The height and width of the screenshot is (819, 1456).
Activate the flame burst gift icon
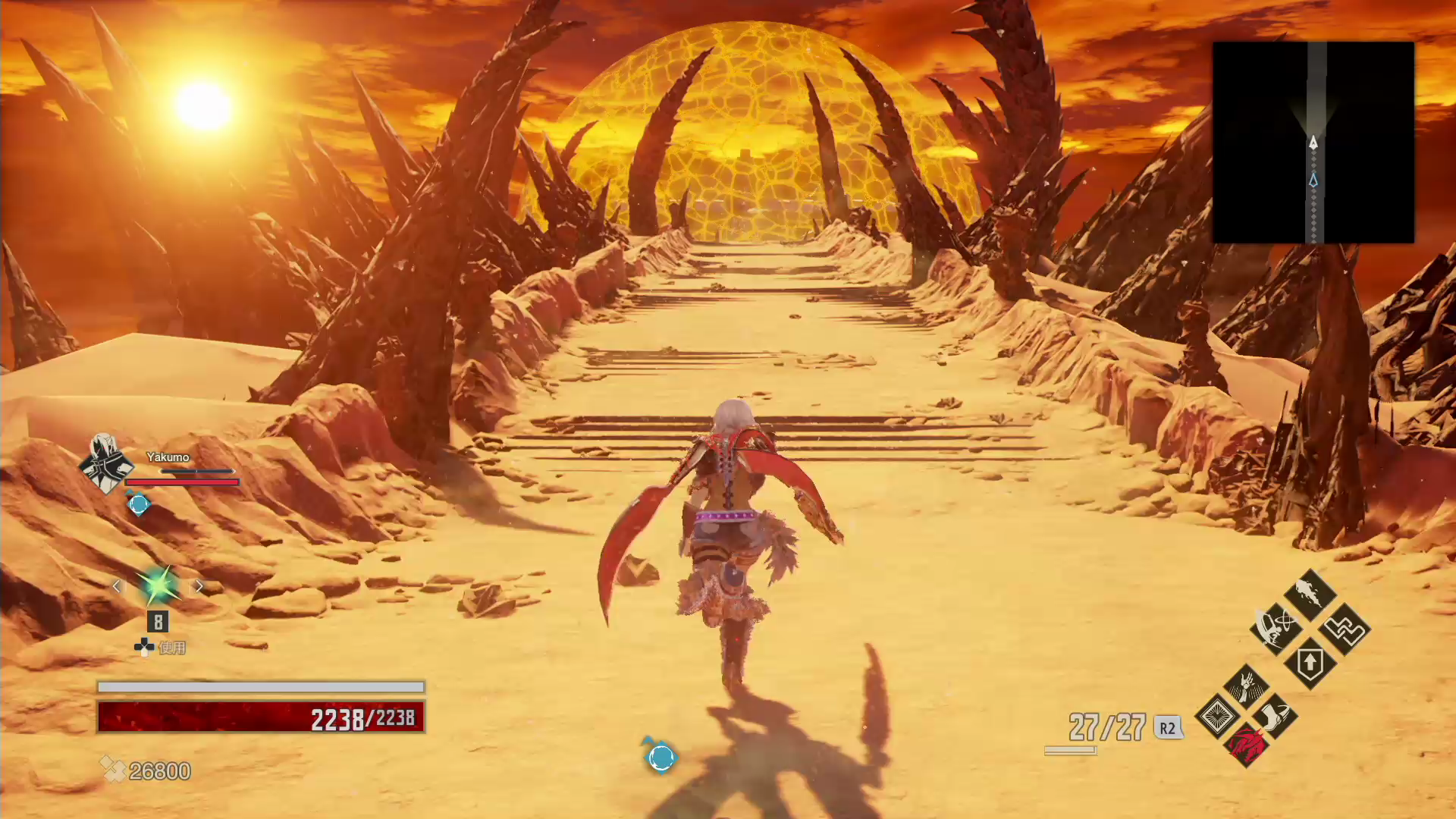point(1310,593)
